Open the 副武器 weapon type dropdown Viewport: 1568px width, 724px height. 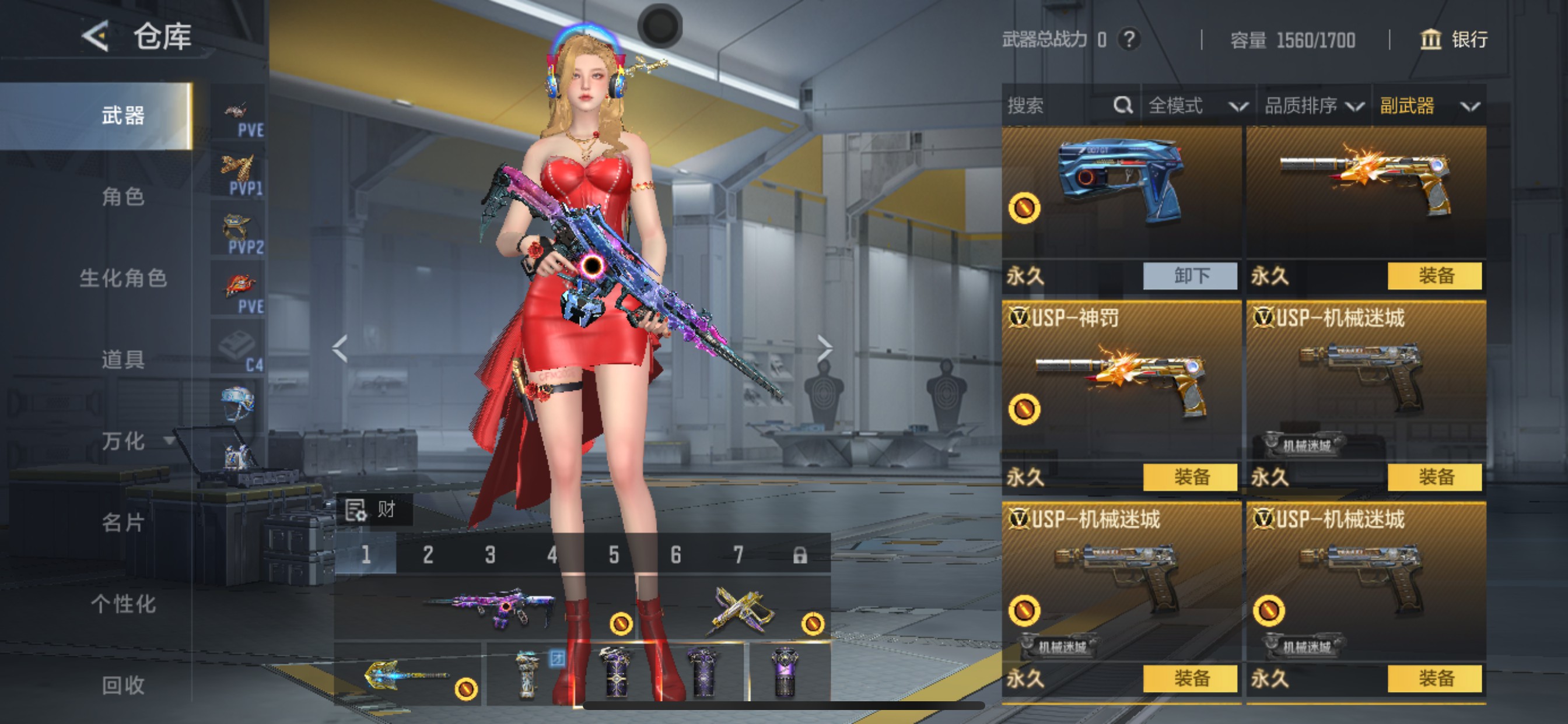coord(1429,106)
